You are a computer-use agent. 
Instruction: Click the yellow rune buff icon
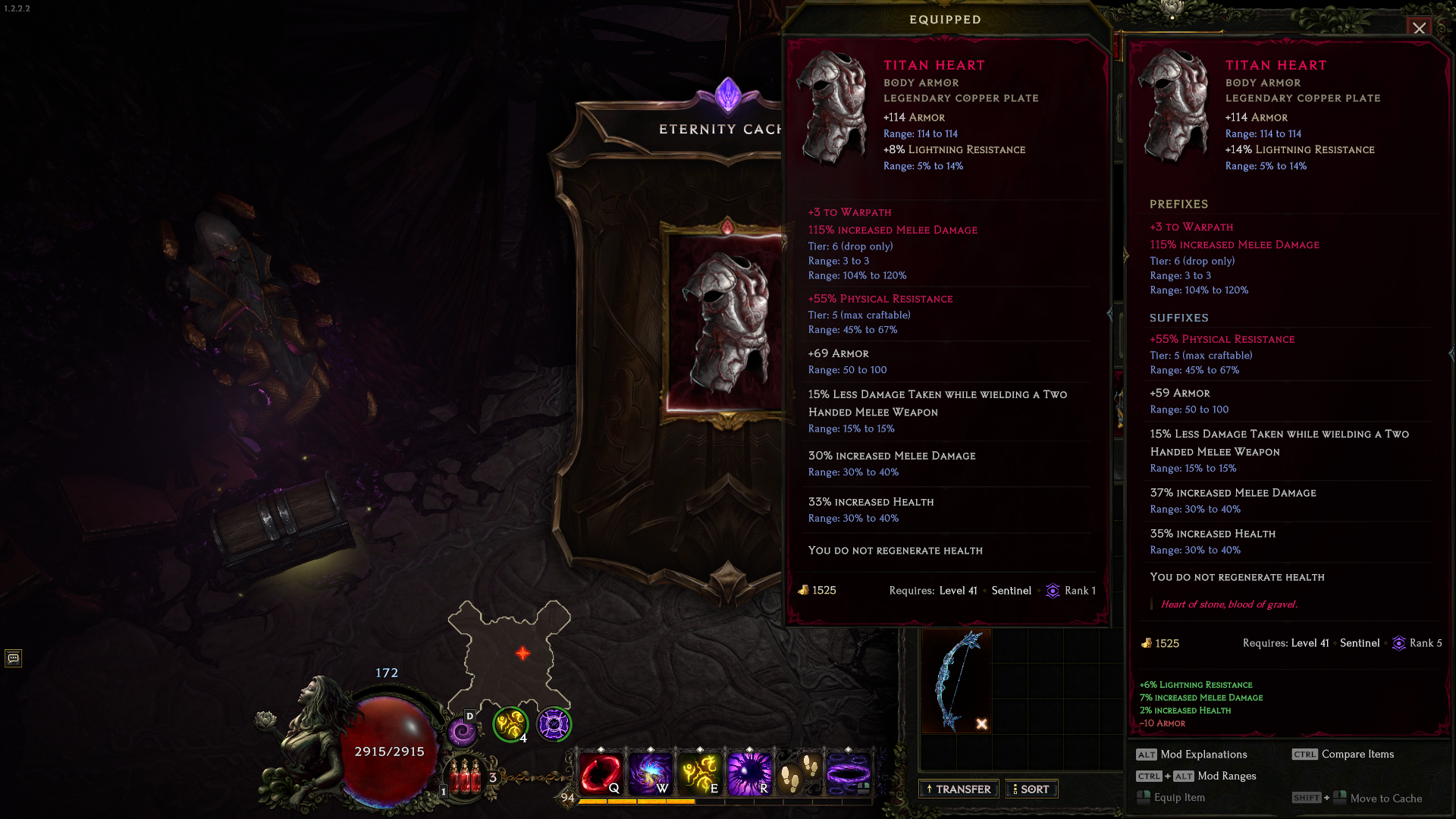point(510,724)
